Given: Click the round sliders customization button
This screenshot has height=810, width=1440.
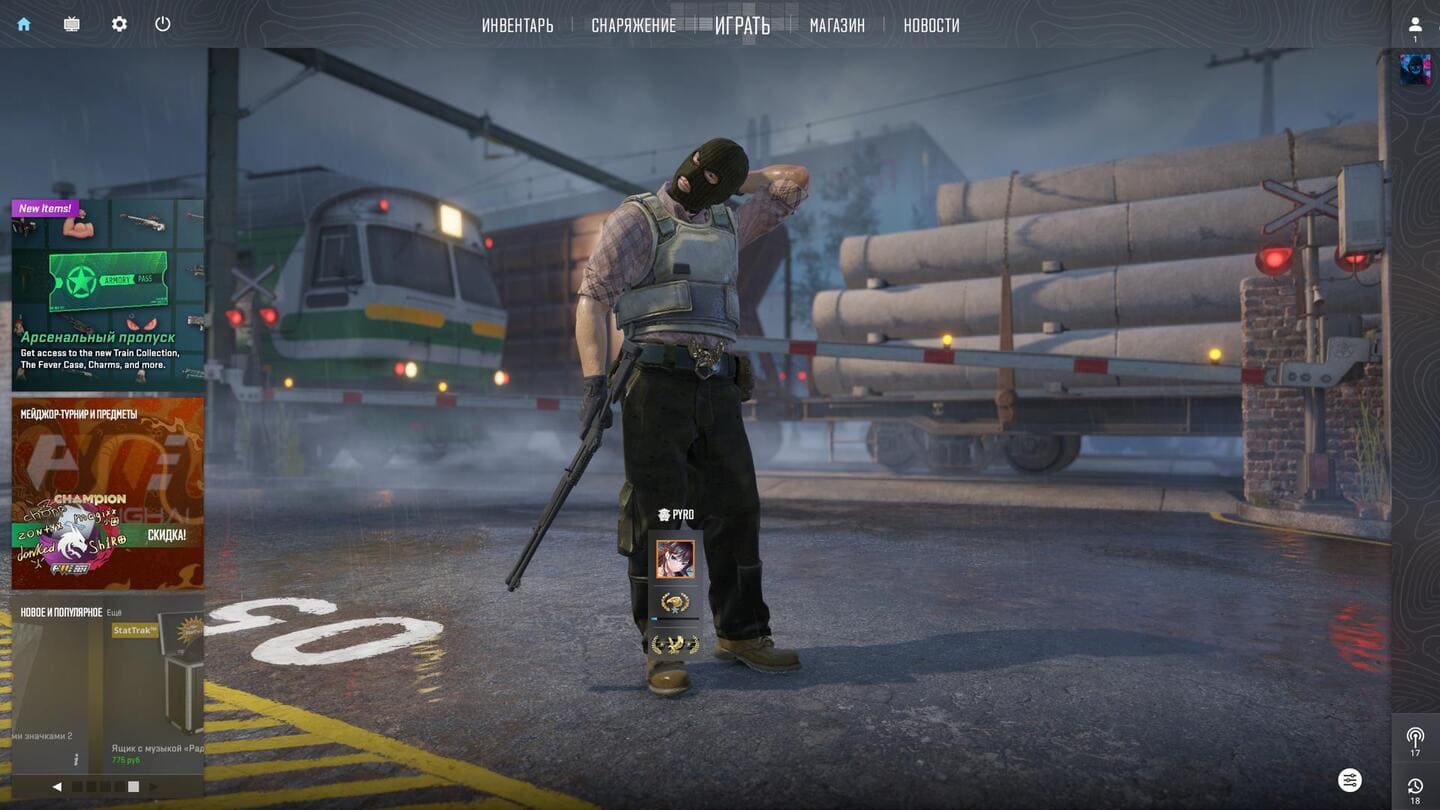Looking at the screenshot, I should pyautogui.click(x=1350, y=780).
